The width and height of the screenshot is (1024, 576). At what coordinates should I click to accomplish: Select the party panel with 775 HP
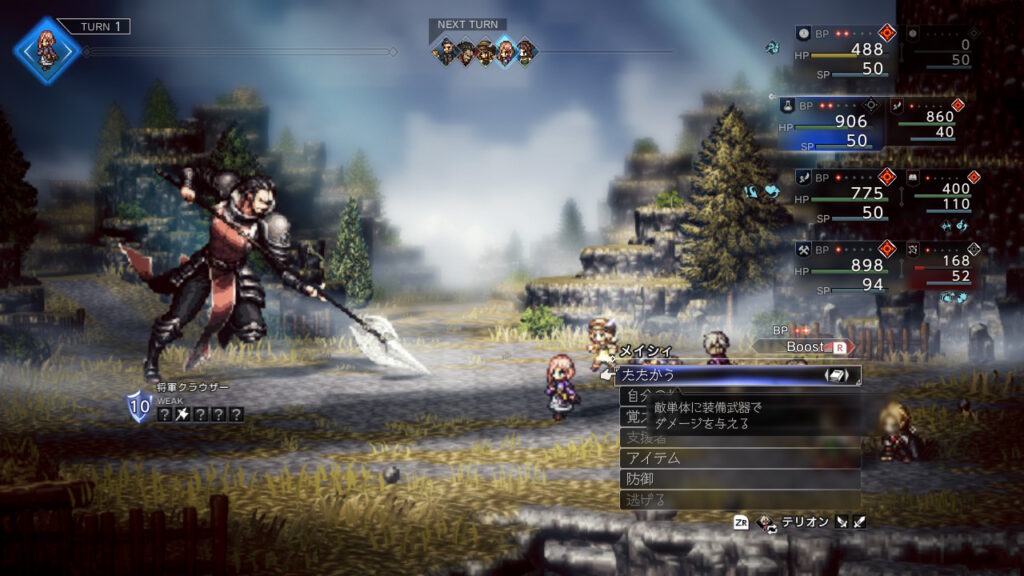(838, 194)
